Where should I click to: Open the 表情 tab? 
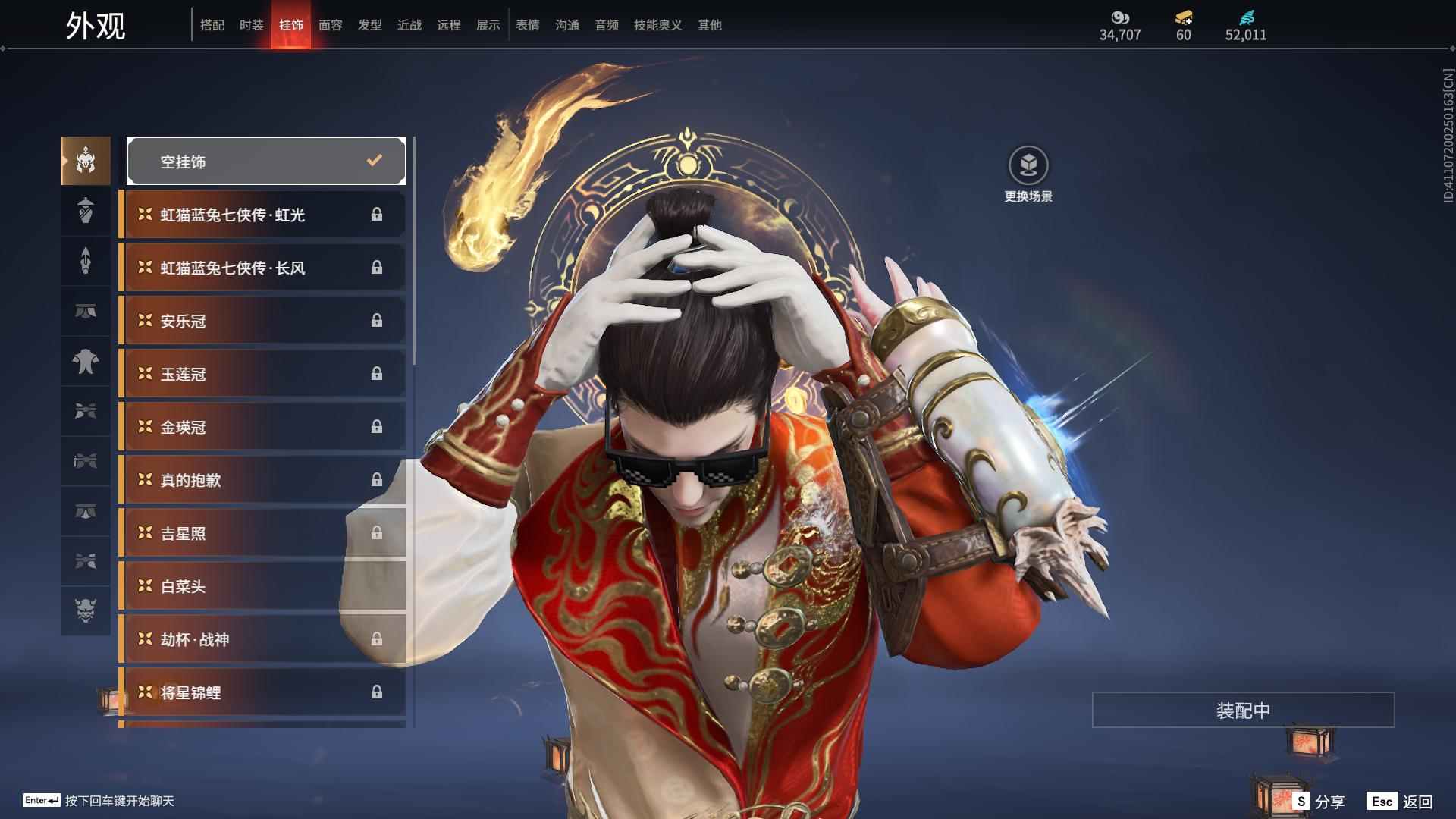point(527,24)
